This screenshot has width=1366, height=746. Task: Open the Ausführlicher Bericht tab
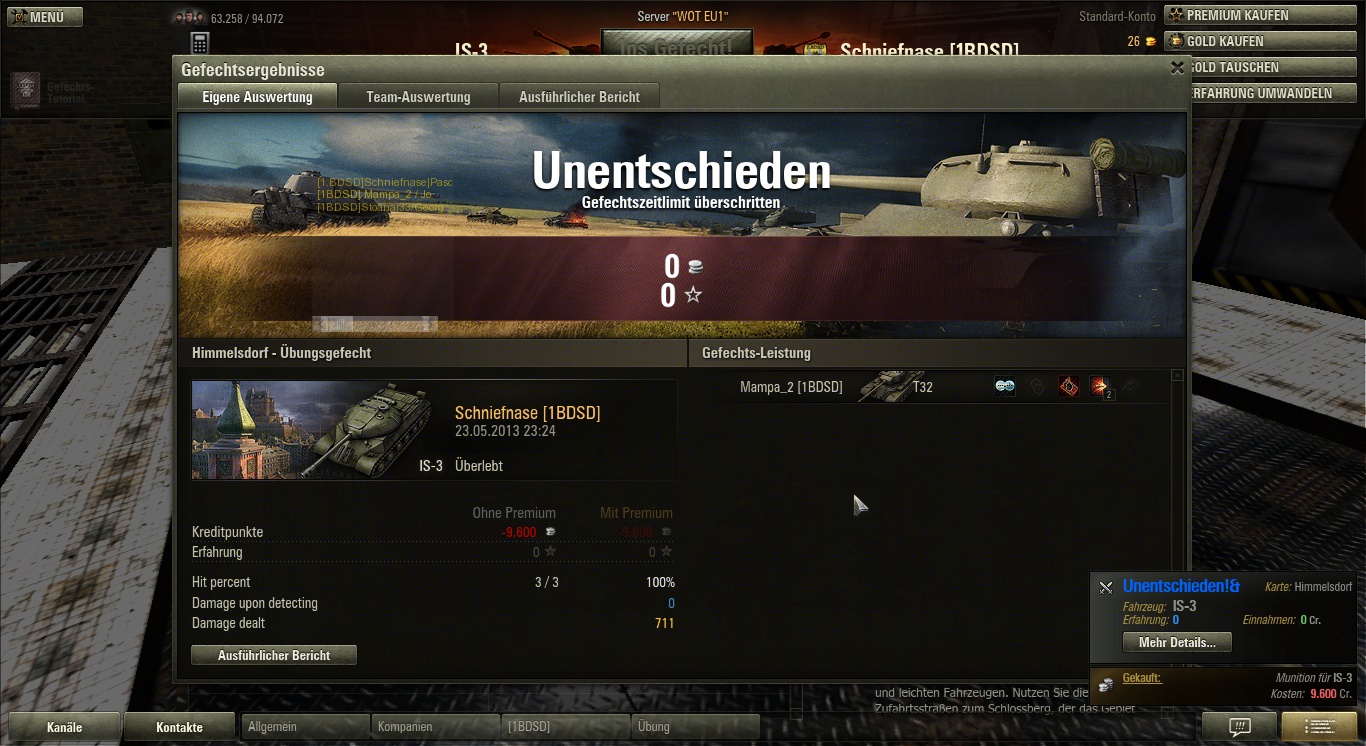coord(579,97)
